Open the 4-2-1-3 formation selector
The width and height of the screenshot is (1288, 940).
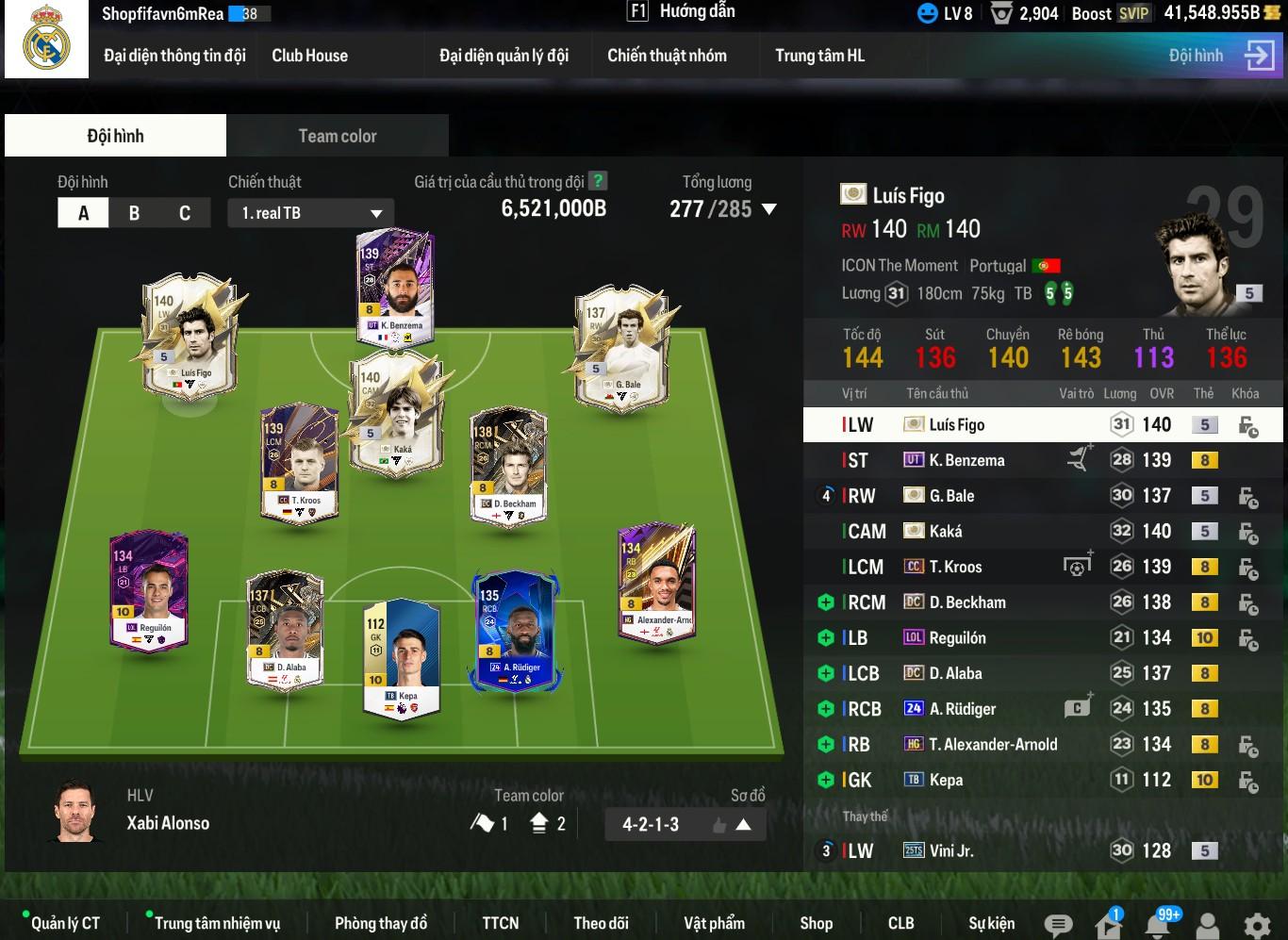[685, 824]
